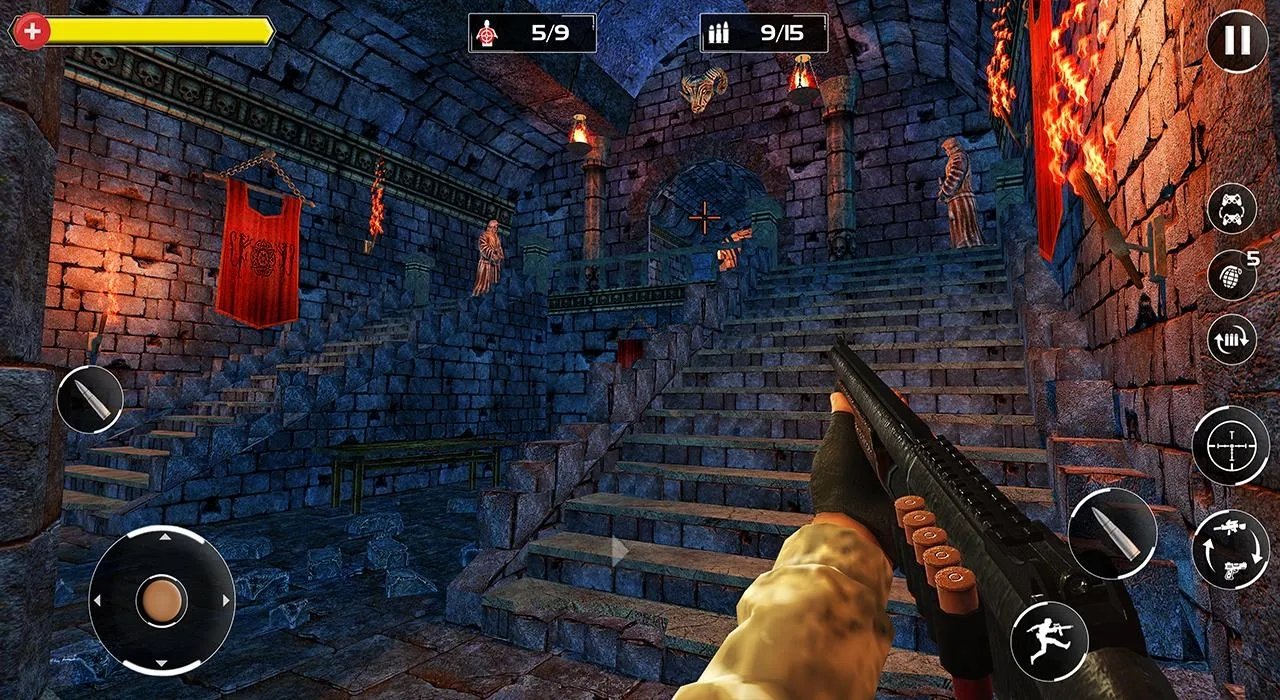The image size is (1280, 700).
Task: Click the movement joystick thumb knob
Action: 162,600
